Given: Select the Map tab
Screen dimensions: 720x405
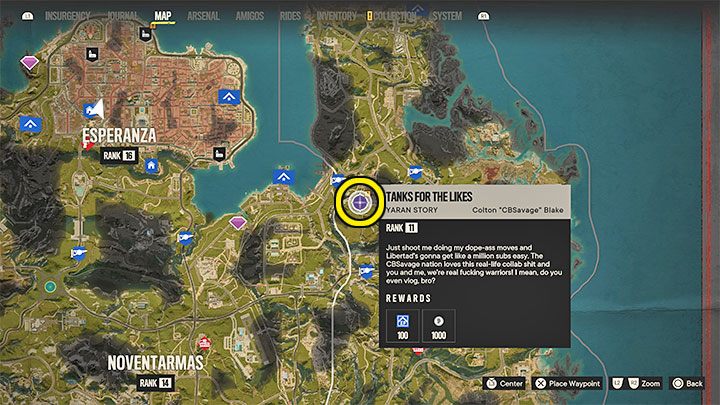Looking at the screenshot, I should coord(163,16).
